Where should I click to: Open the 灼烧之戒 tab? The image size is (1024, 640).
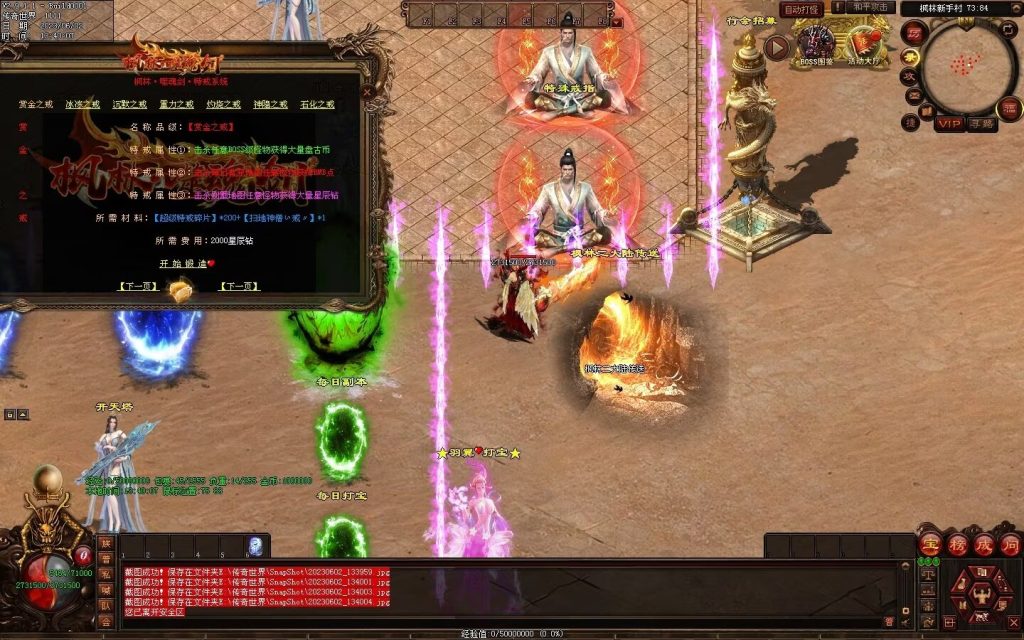point(223,104)
